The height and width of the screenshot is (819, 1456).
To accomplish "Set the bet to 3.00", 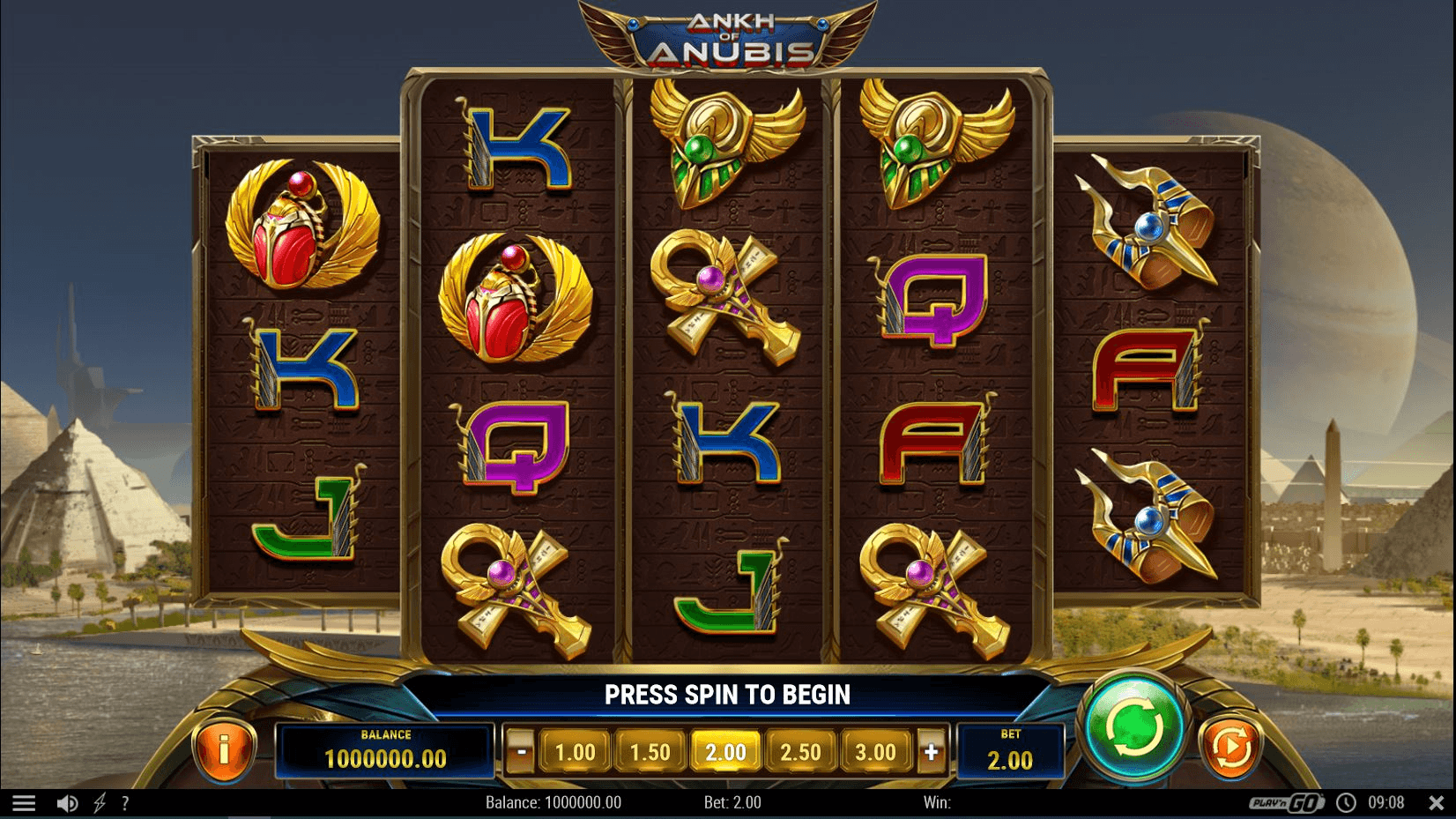I will click(x=876, y=751).
